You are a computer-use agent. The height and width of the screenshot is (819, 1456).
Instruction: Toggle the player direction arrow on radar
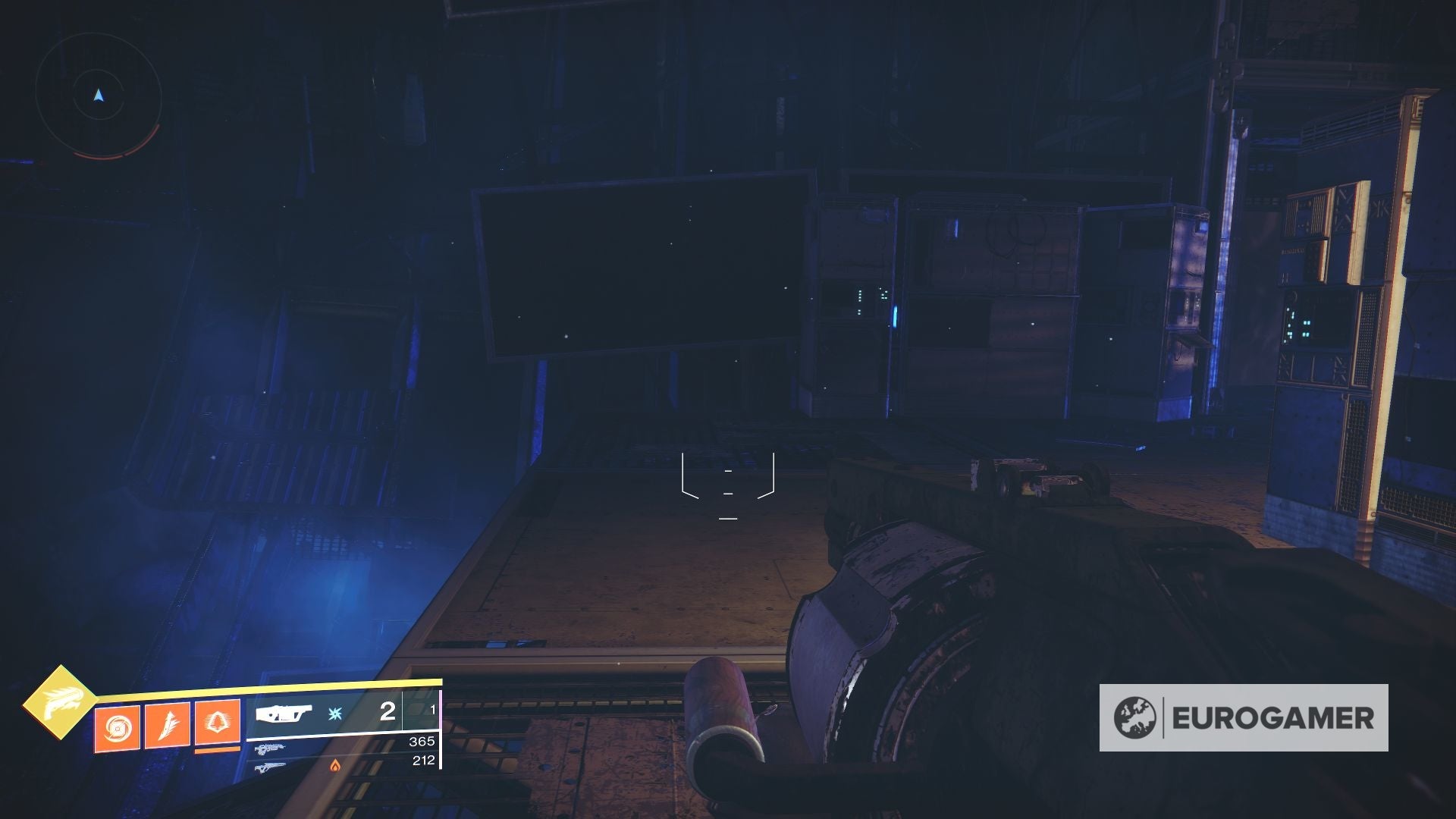coord(96,95)
